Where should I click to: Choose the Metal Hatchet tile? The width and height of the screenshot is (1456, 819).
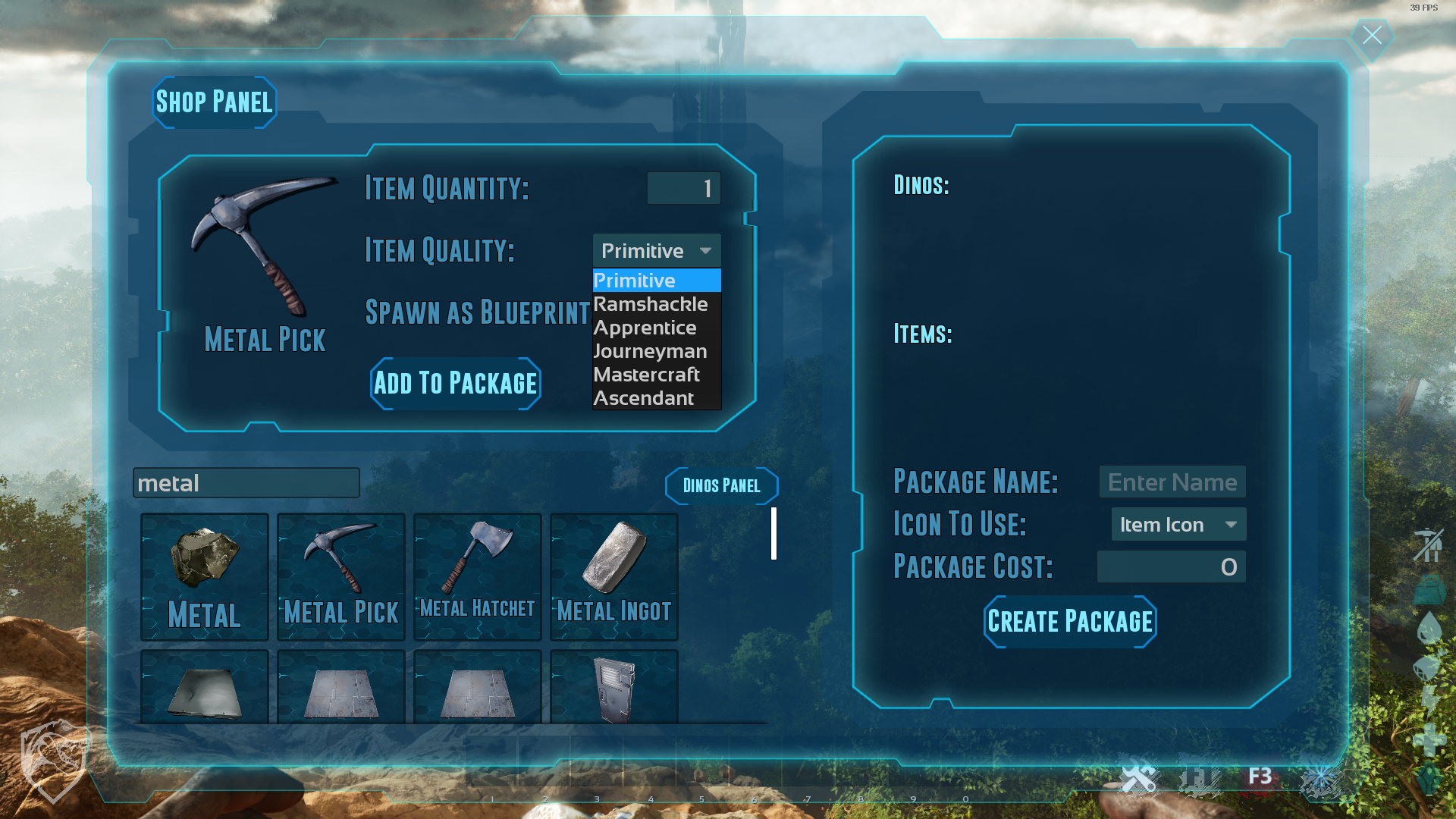coord(478,576)
